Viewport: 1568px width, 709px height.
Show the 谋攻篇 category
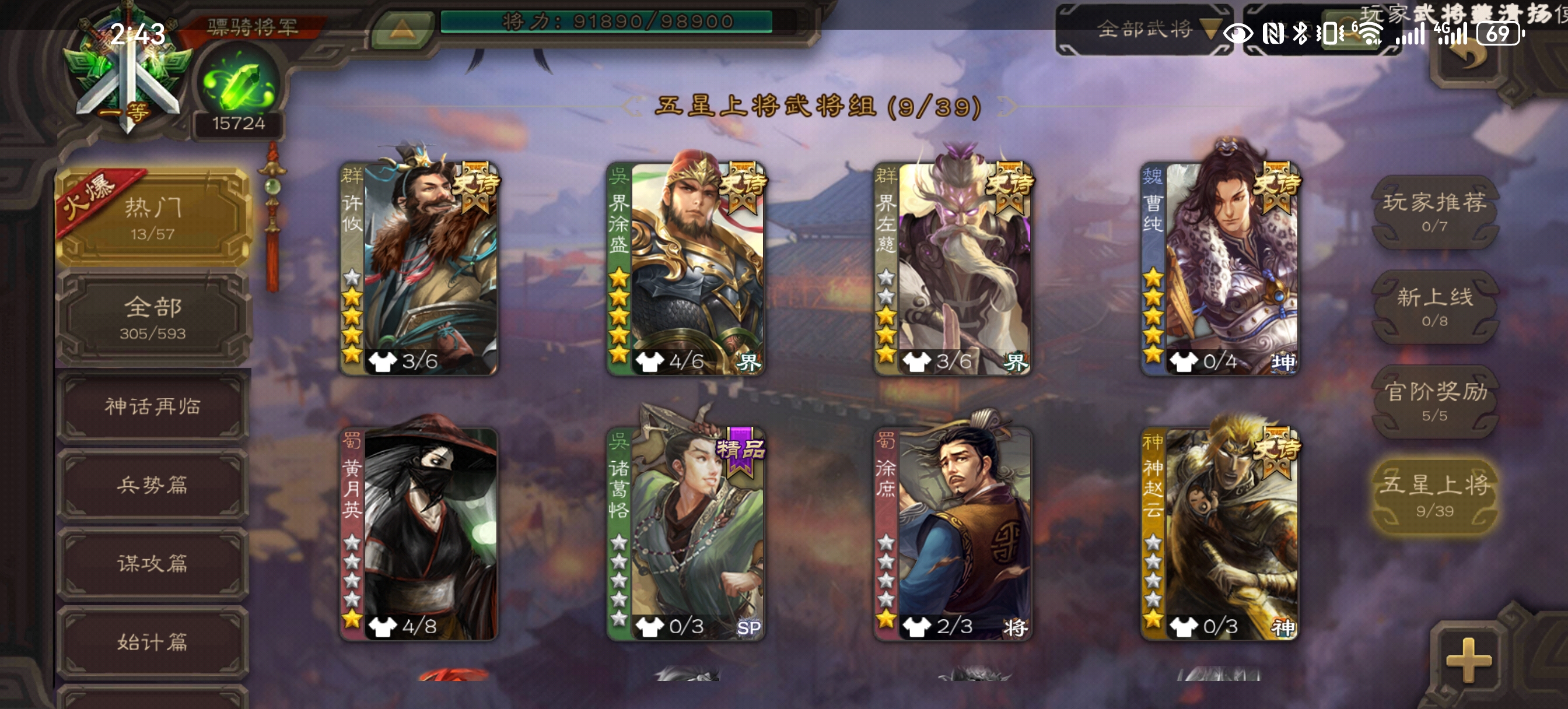[x=152, y=563]
